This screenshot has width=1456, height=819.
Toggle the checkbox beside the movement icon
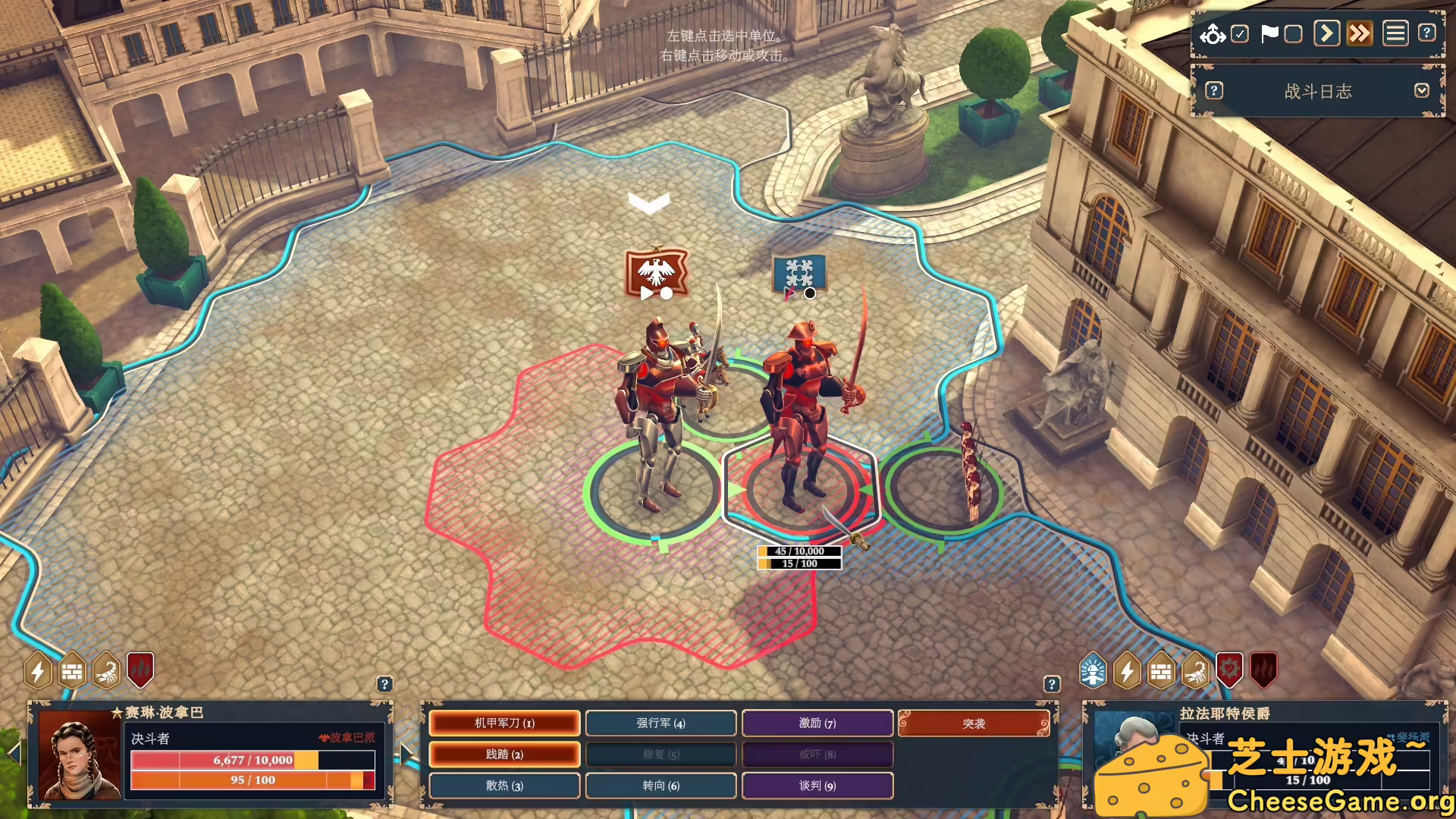tap(1238, 33)
